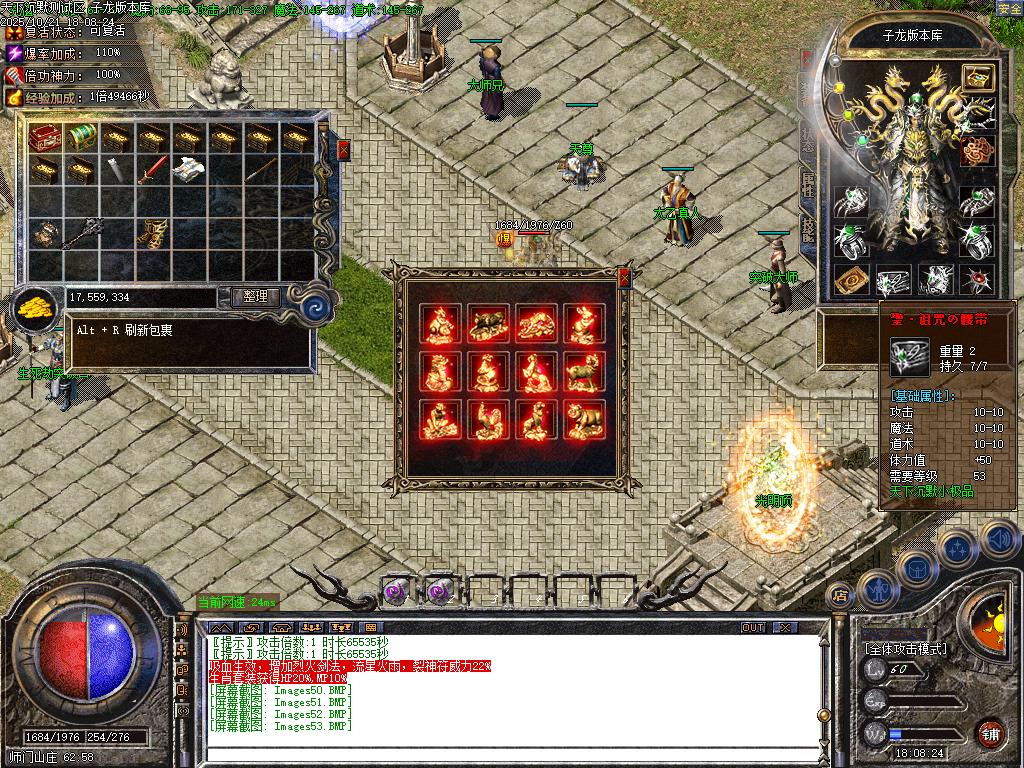Select the red lacquered chest in bag
Image resolution: width=1024 pixels, height=768 pixels.
click(45, 137)
